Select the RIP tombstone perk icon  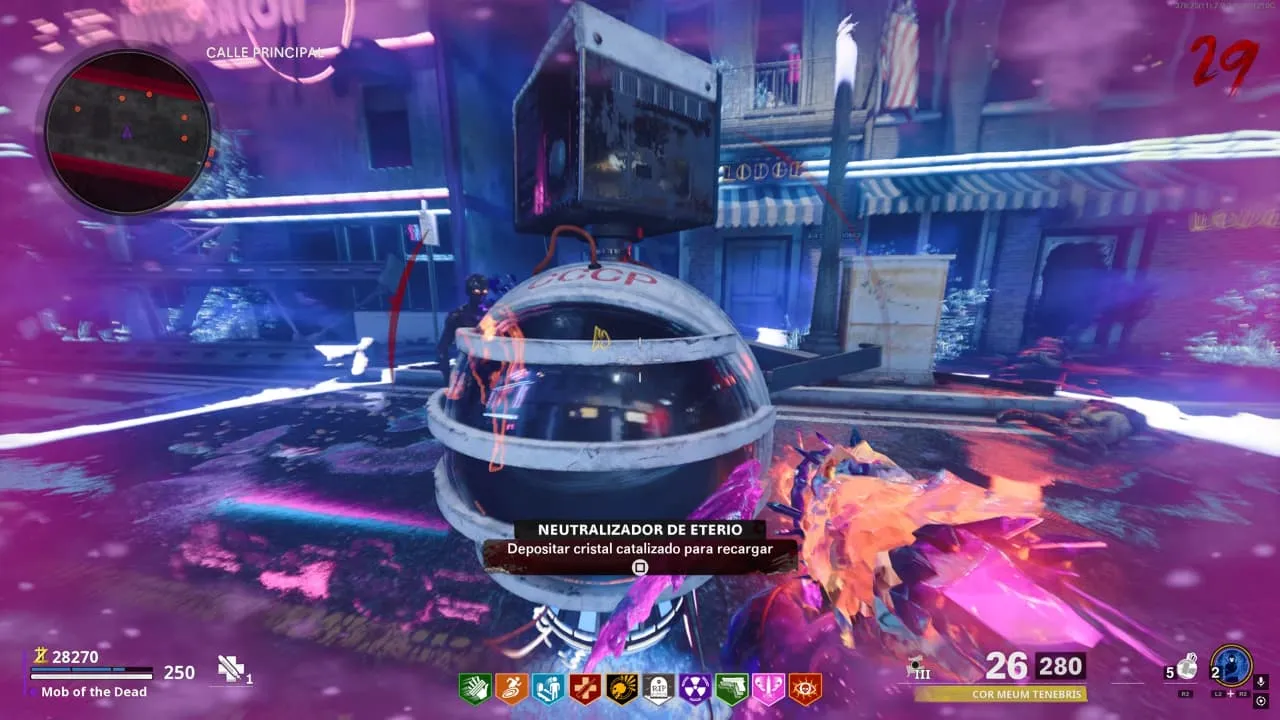[658, 688]
